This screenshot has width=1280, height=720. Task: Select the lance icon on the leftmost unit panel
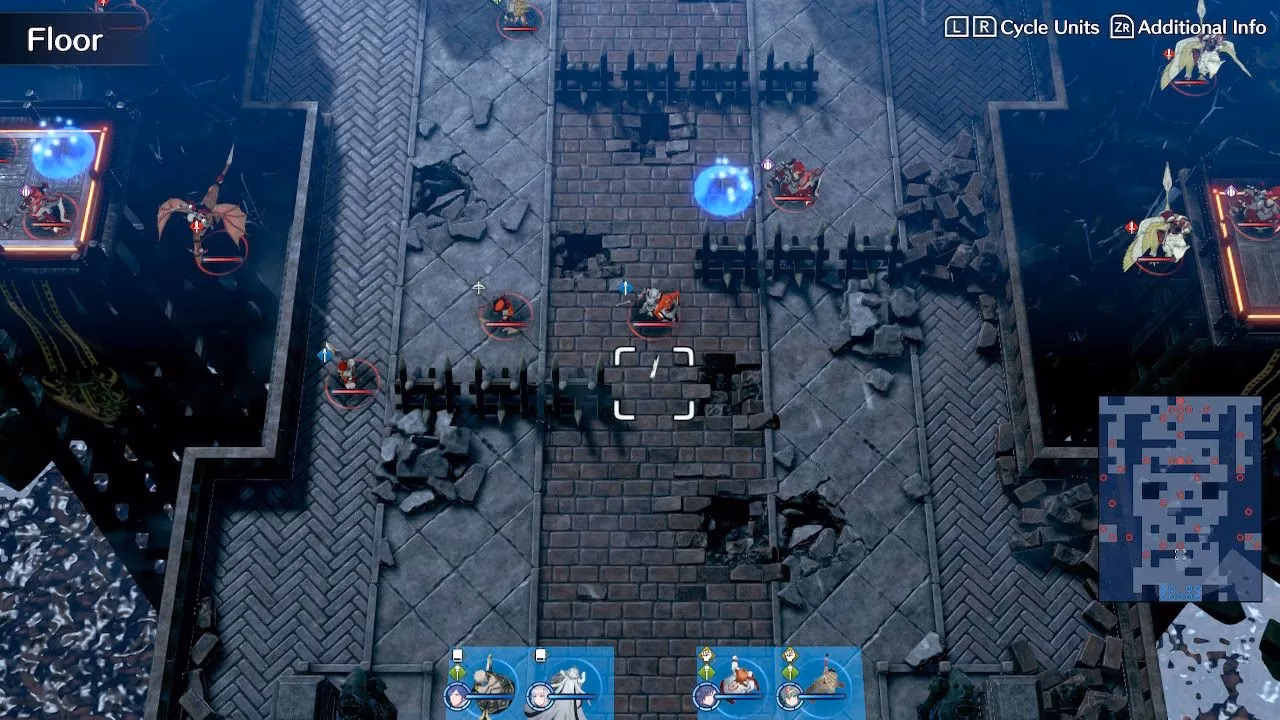point(455,670)
